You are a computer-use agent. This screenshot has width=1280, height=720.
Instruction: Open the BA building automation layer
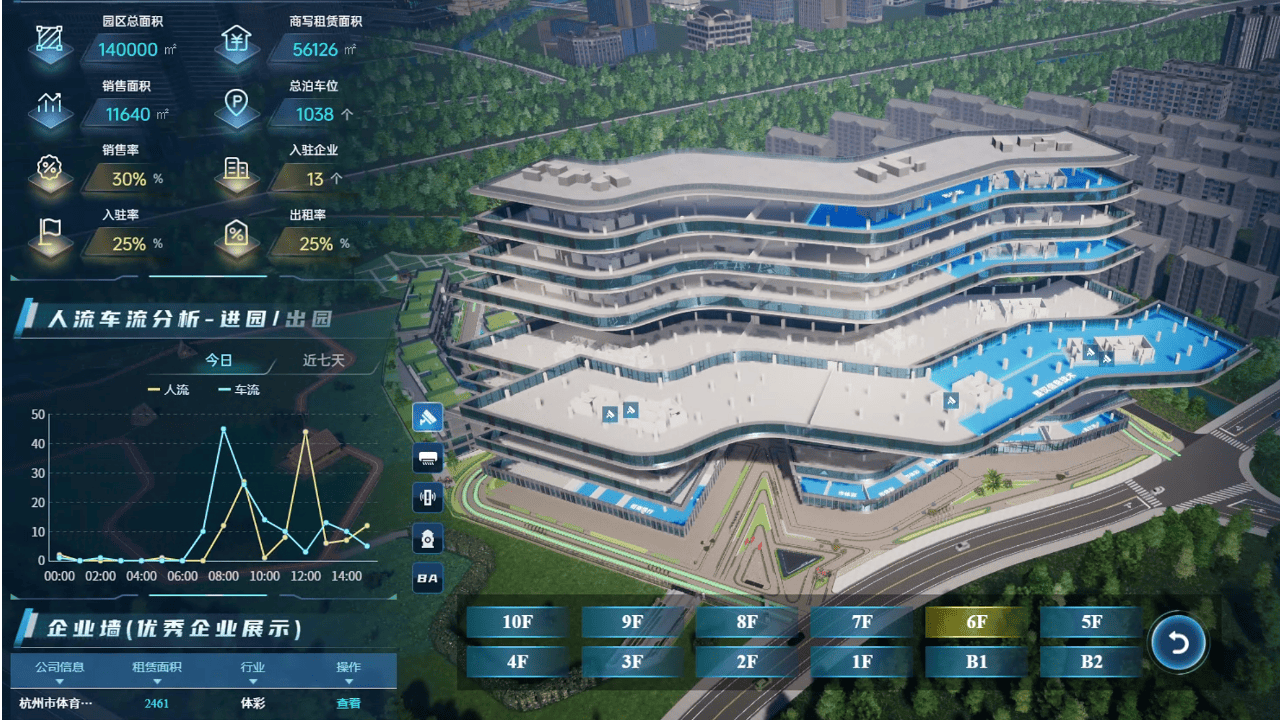click(x=428, y=578)
